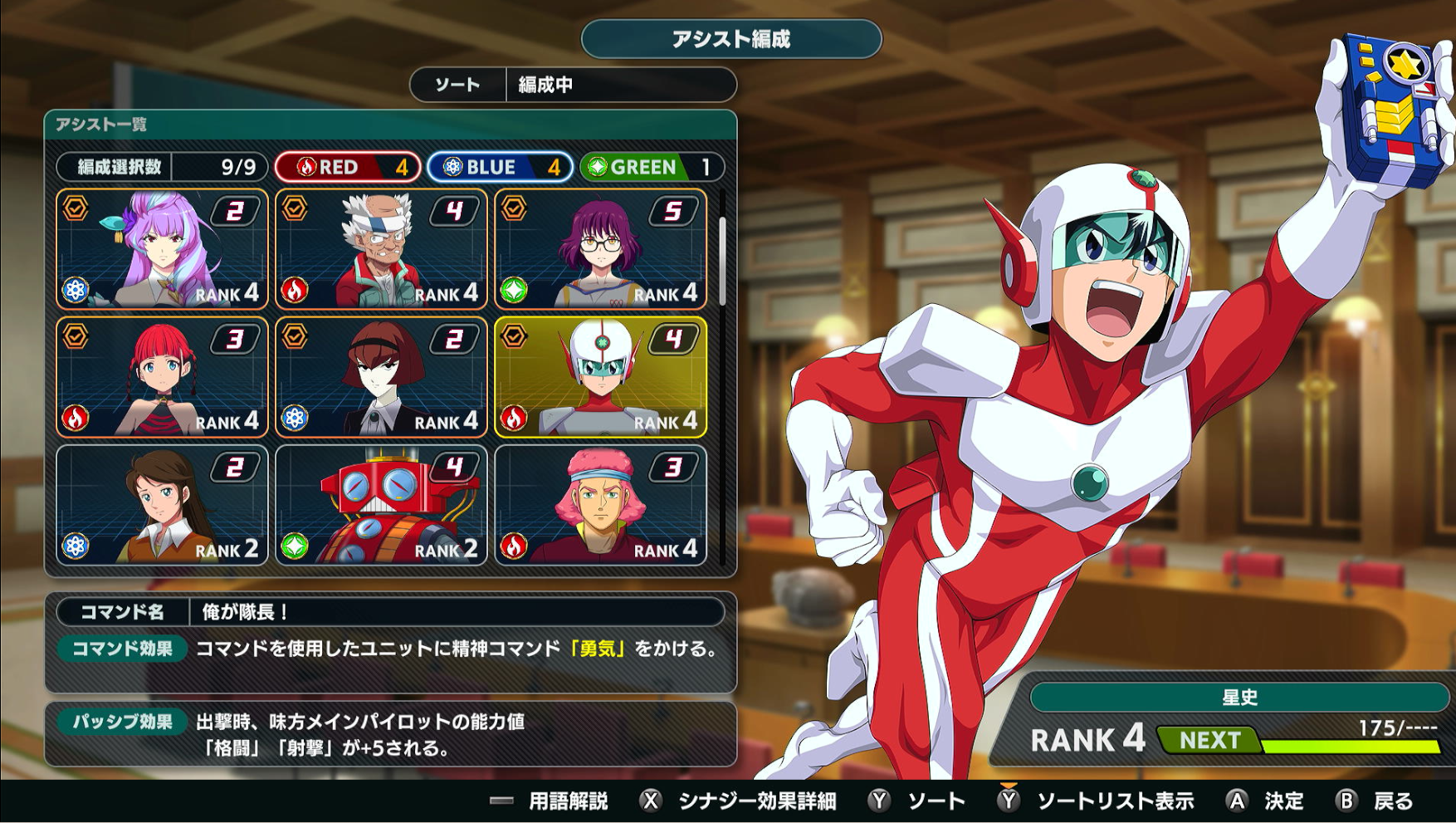Select the brown-haired woman rank 2 card
This screenshot has height=823, width=1456.
[x=162, y=505]
